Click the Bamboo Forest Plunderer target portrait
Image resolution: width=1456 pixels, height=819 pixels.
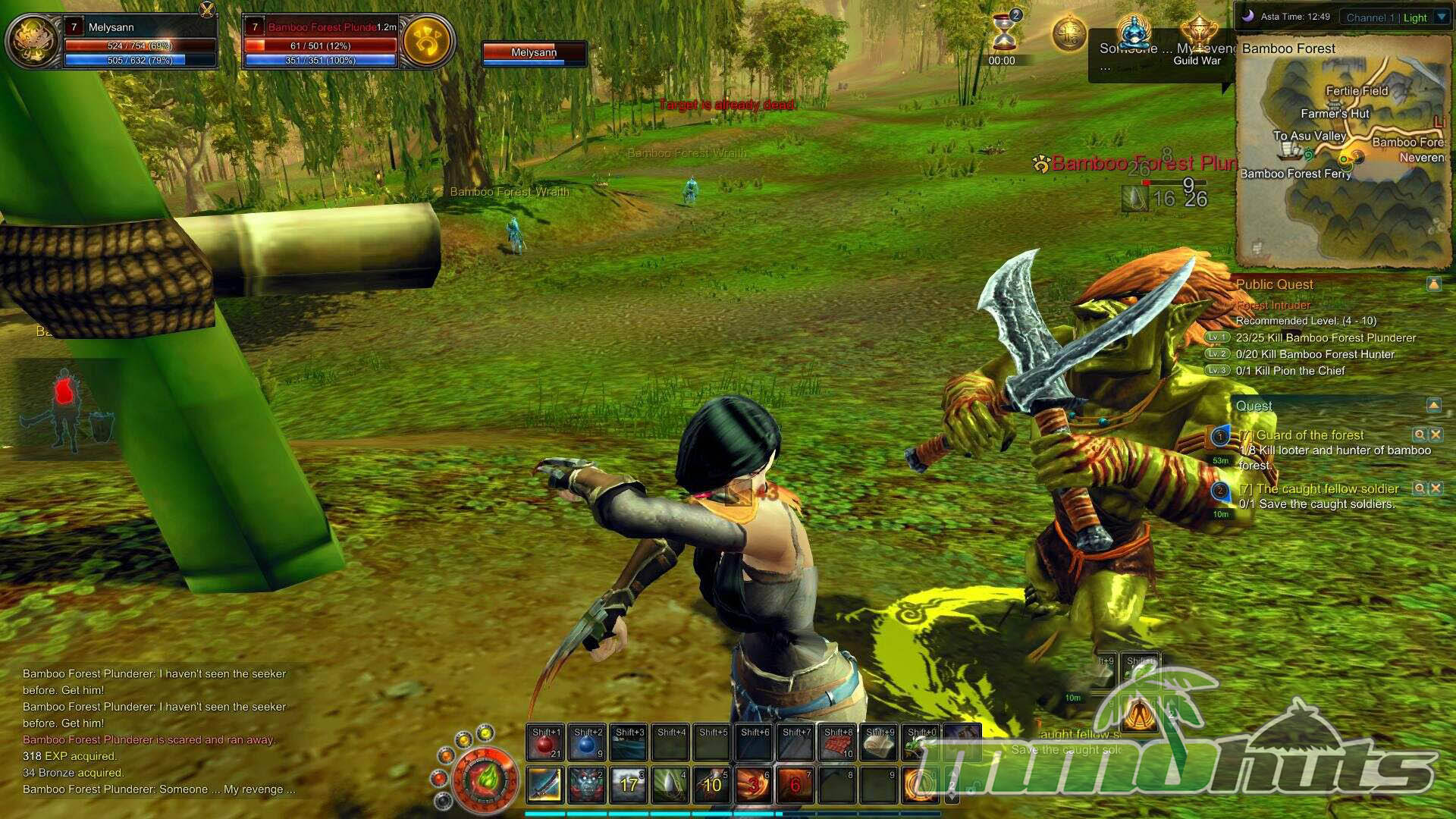[427, 42]
